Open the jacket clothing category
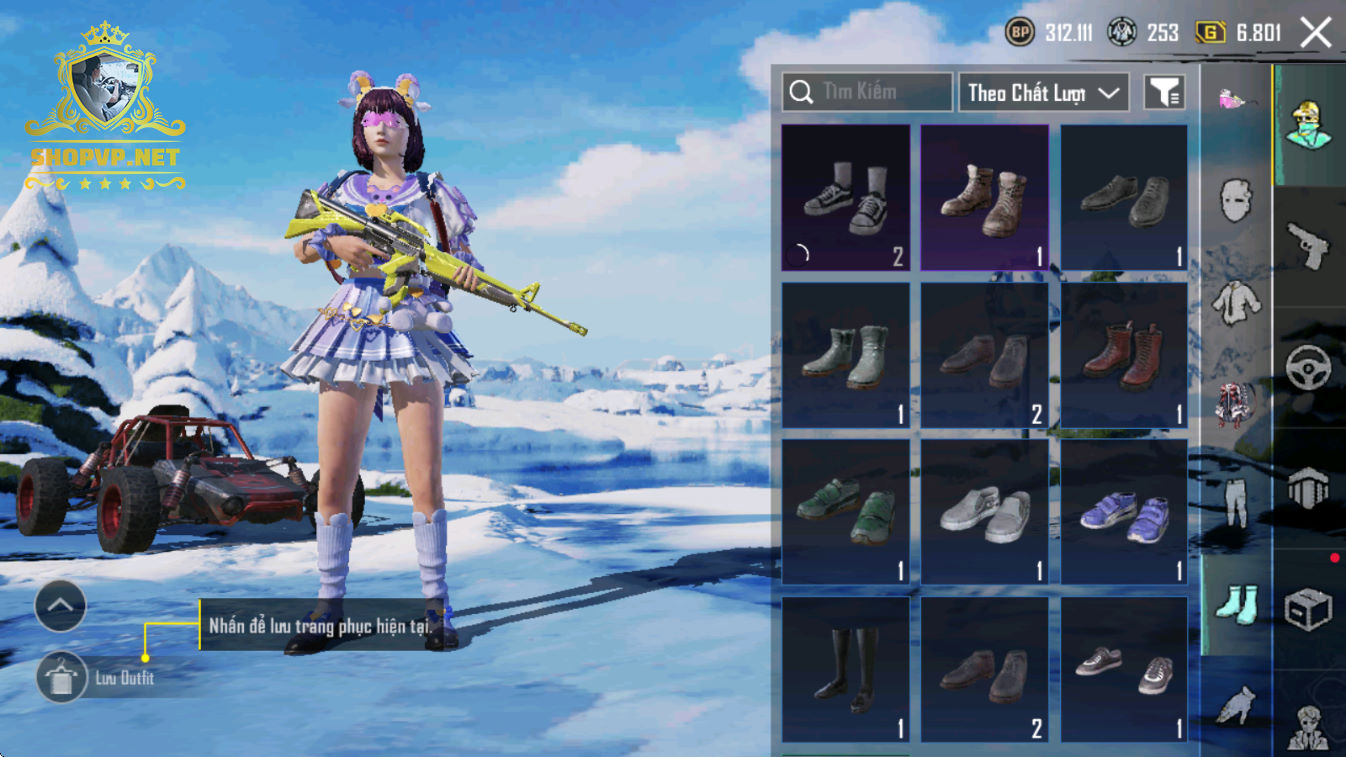 pos(1236,301)
